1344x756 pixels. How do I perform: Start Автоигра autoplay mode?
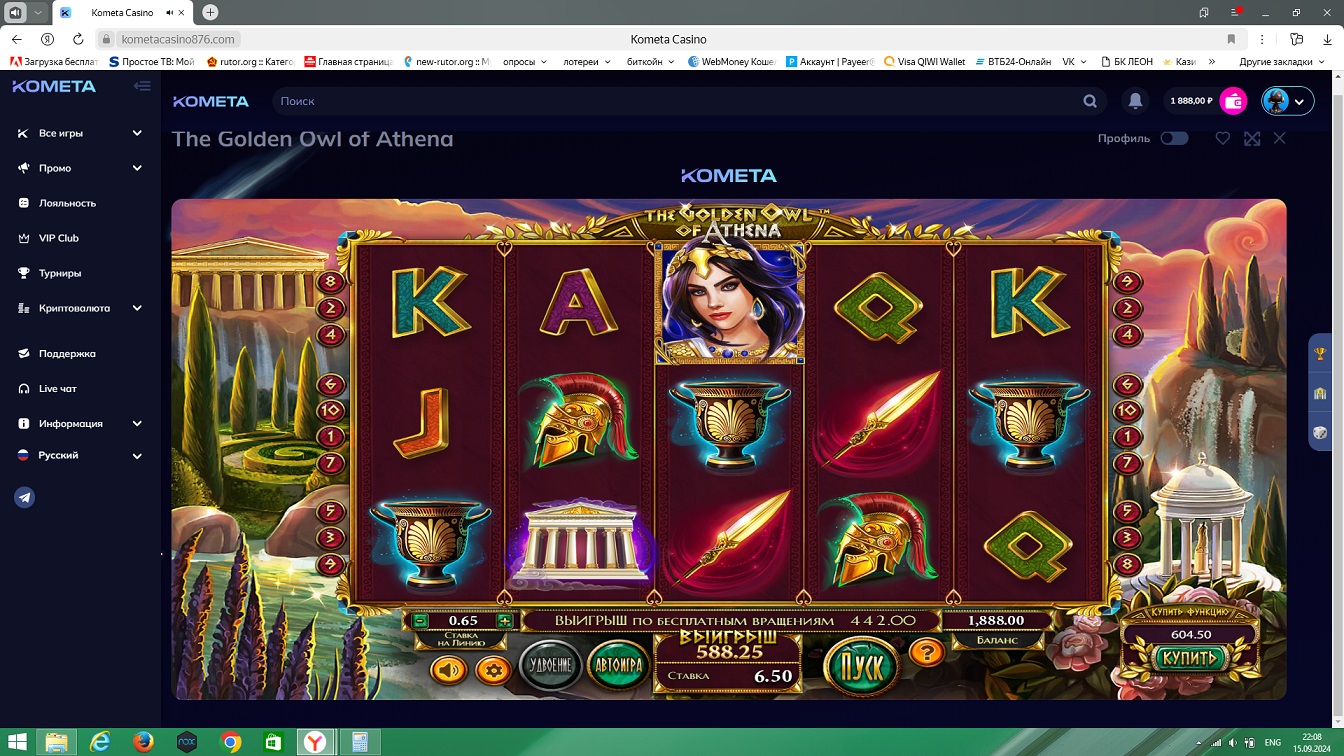(618, 665)
